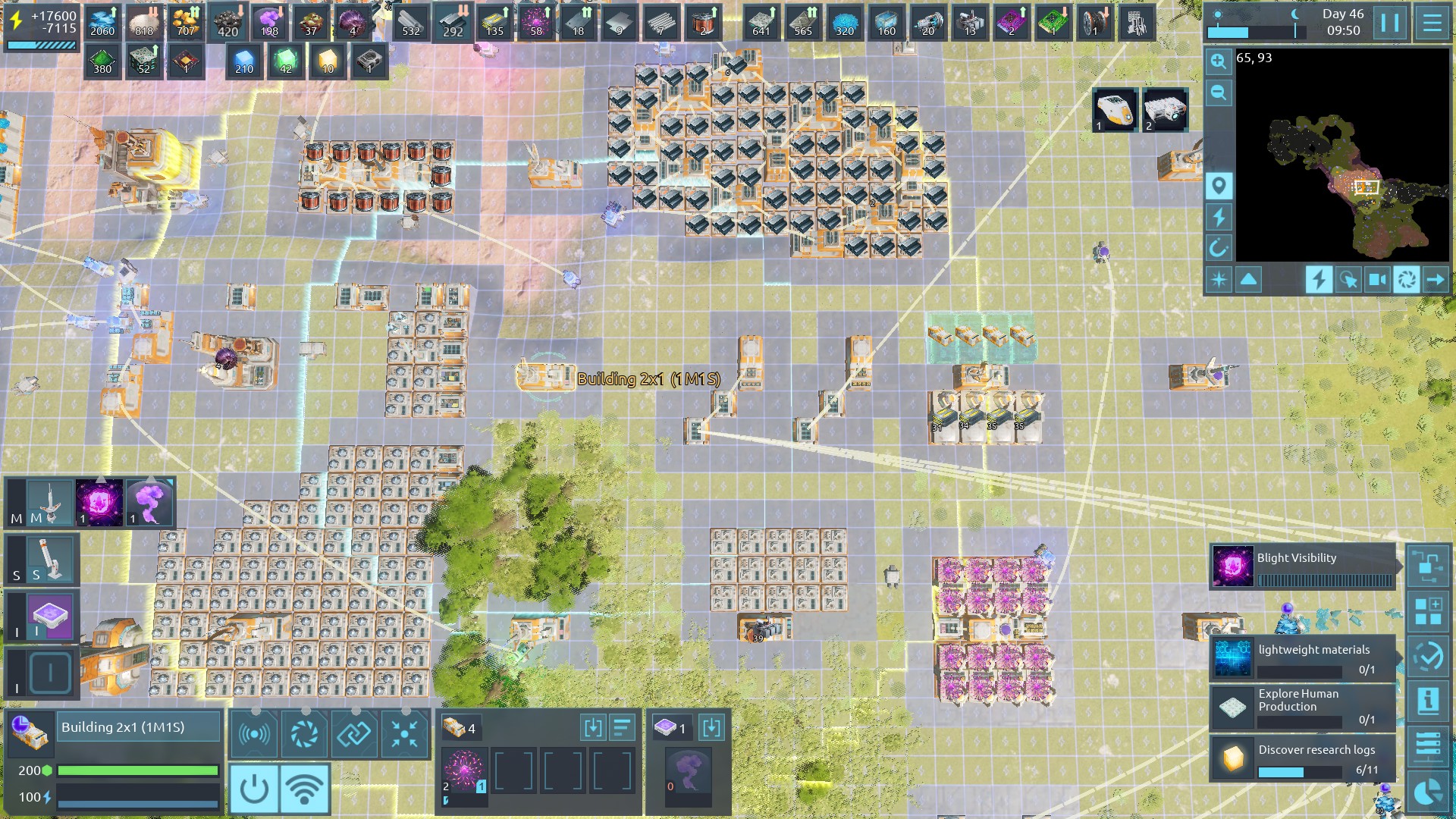Open the Explore Human Production objective
This screenshot has height=819, width=1456.
tap(1302, 708)
